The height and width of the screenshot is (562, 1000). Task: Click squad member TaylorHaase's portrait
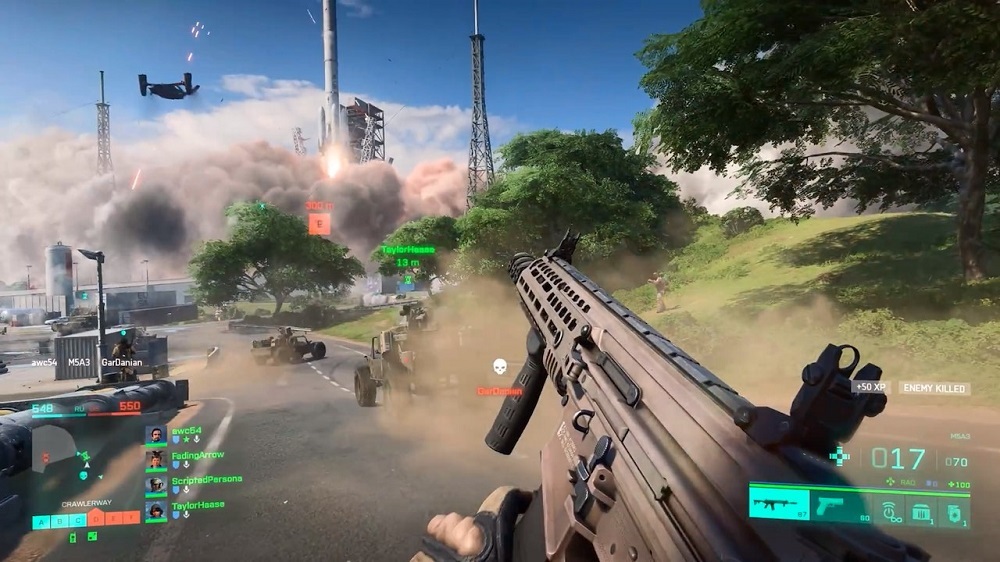155,510
